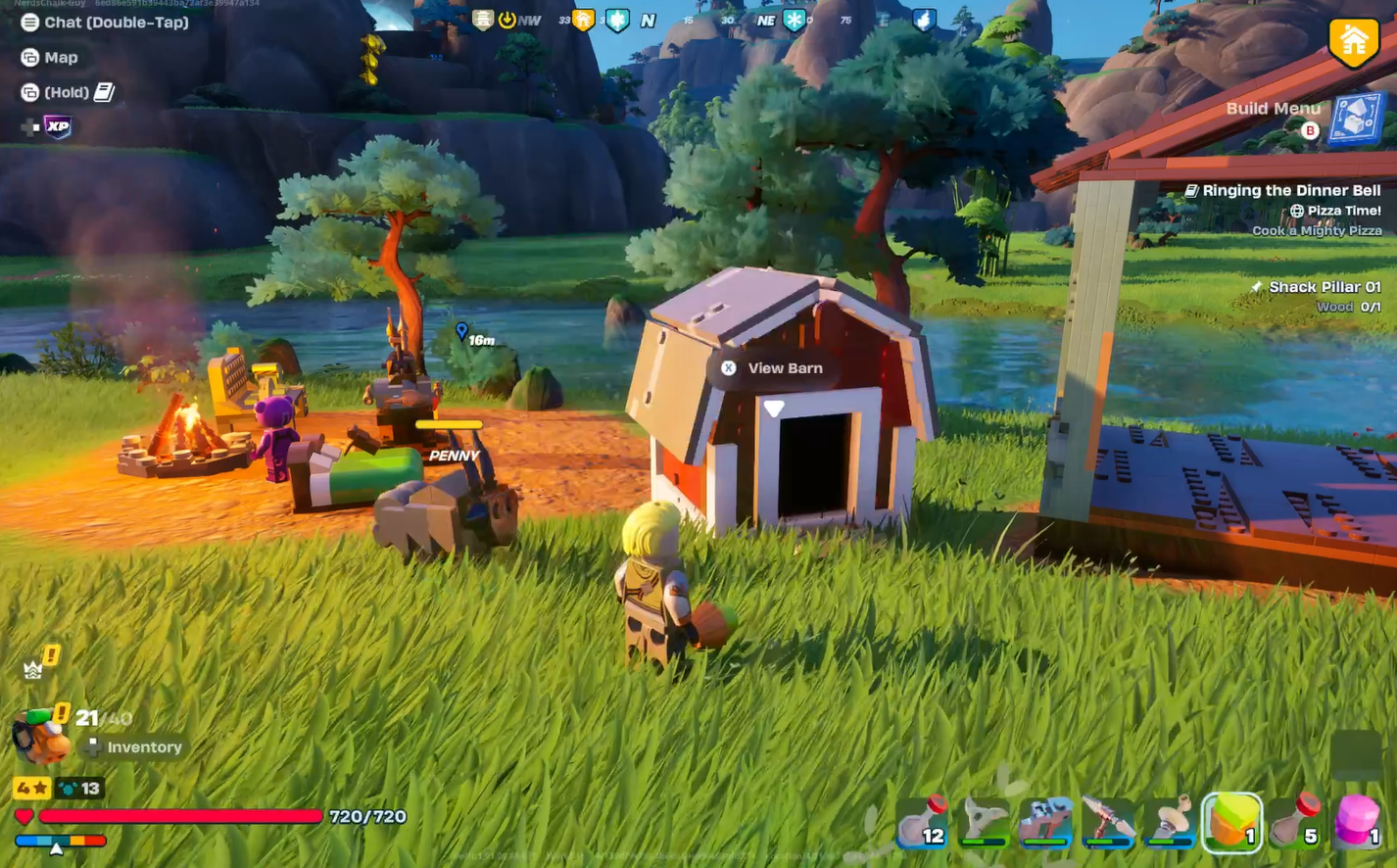The width and height of the screenshot is (1397, 868).
Task: Select the pink potion in the last hotbar slot
Action: pyautogui.click(x=1358, y=823)
